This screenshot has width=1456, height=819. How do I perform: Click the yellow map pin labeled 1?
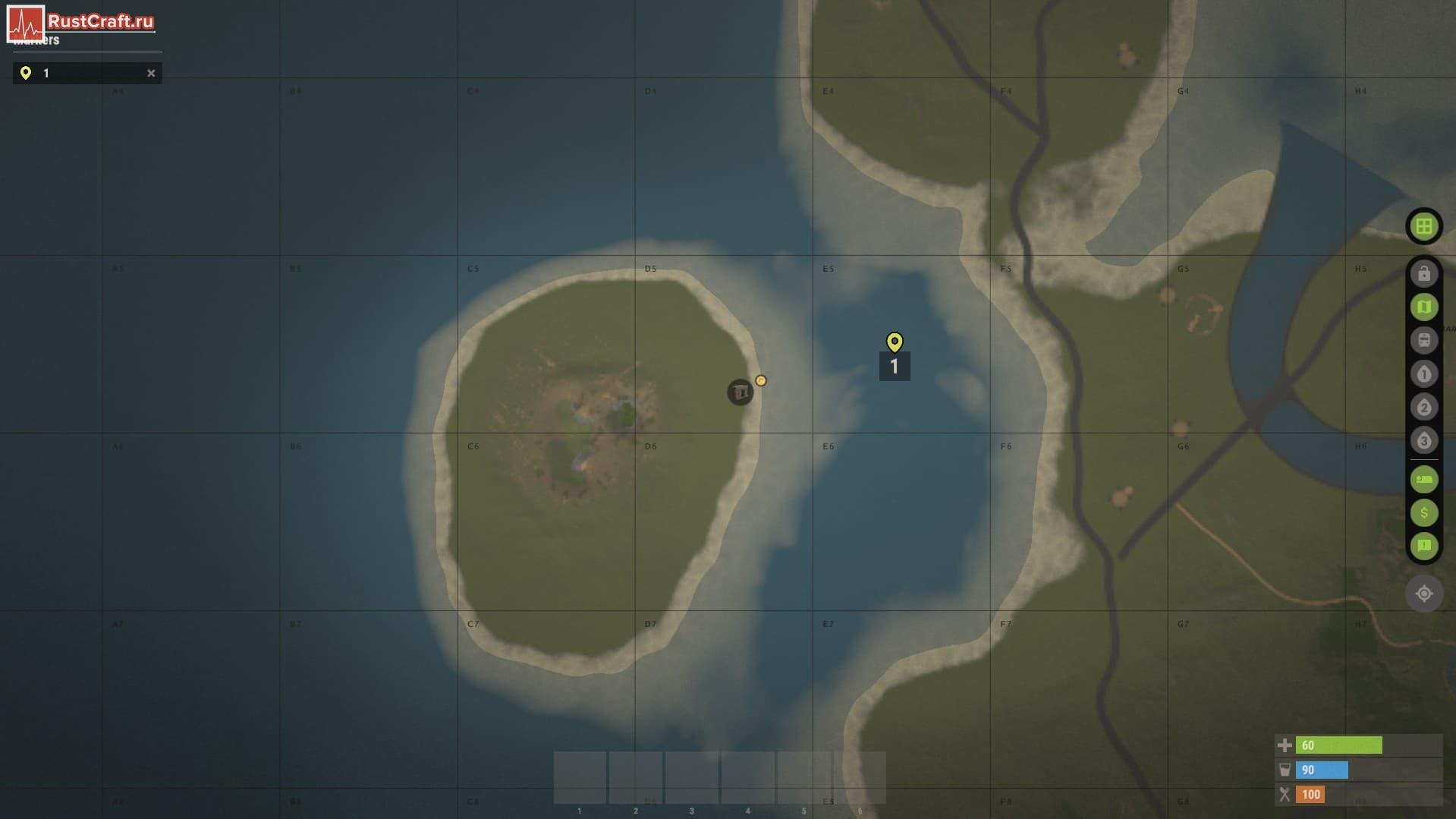pyautogui.click(x=895, y=342)
